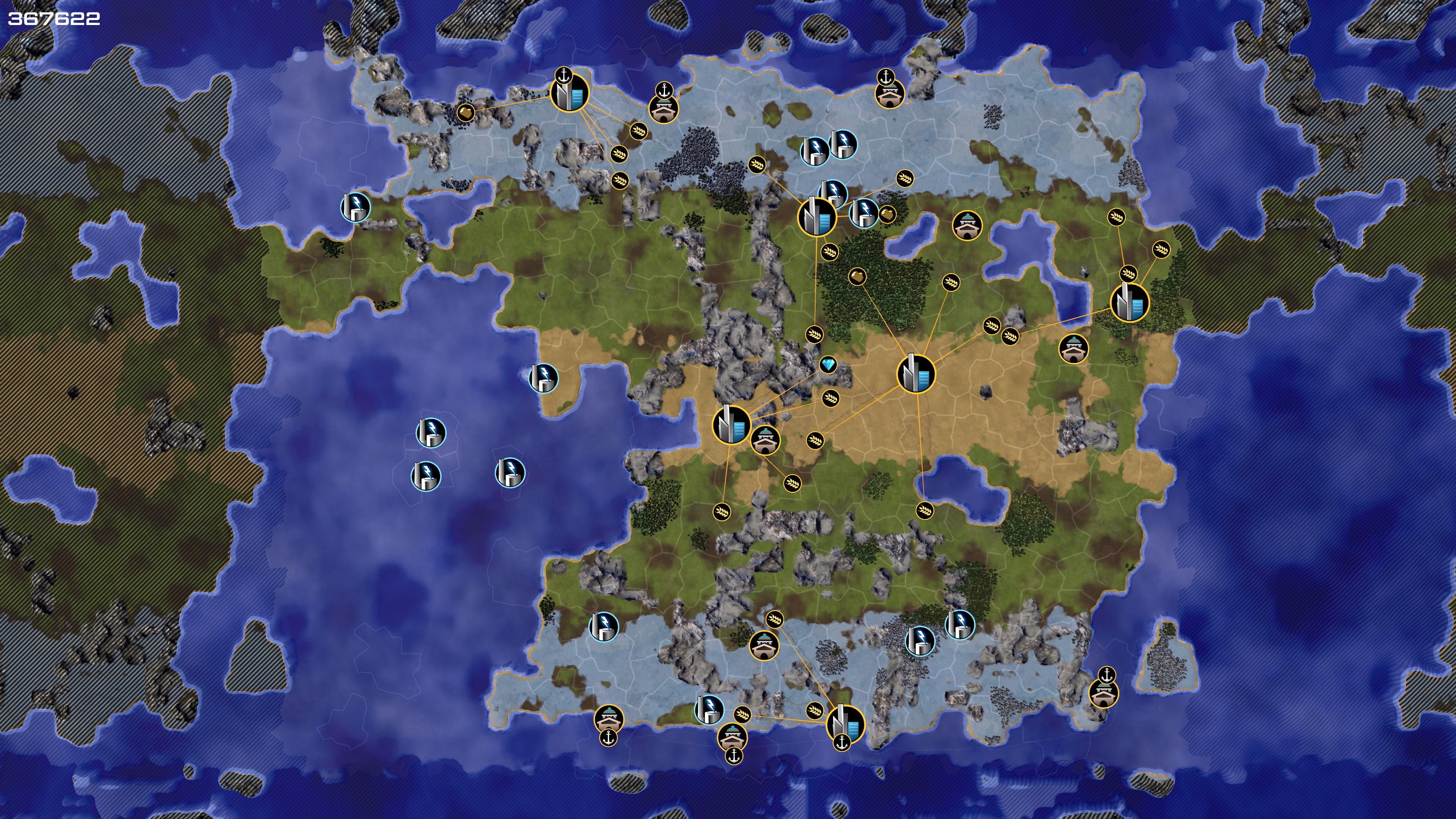The height and width of the screenshot is (819, 1456).
Task: Click the gold nugget marker touching a power plant
Action: point(887,214)
